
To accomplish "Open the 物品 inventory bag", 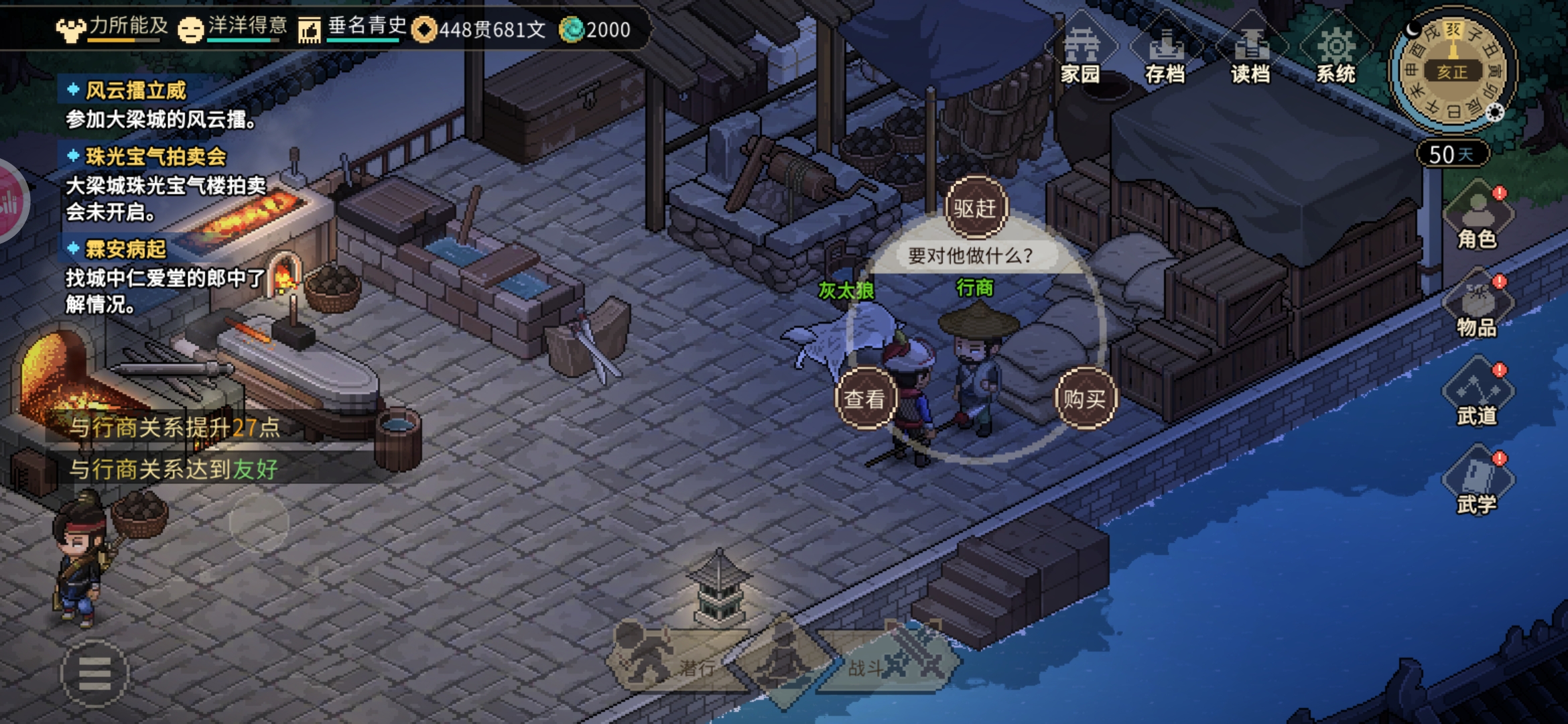I will (x=1477, y=306).
